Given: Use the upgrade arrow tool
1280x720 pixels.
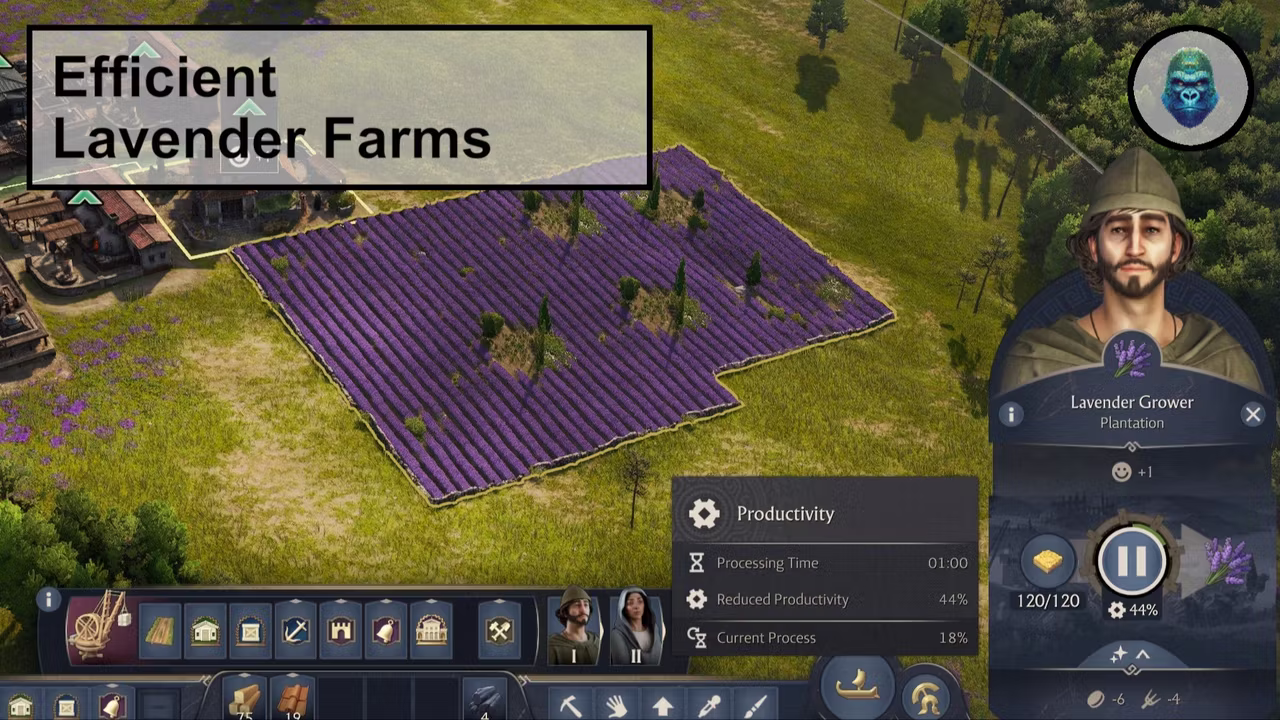Looking at the screenshot, I should point(662,705).
